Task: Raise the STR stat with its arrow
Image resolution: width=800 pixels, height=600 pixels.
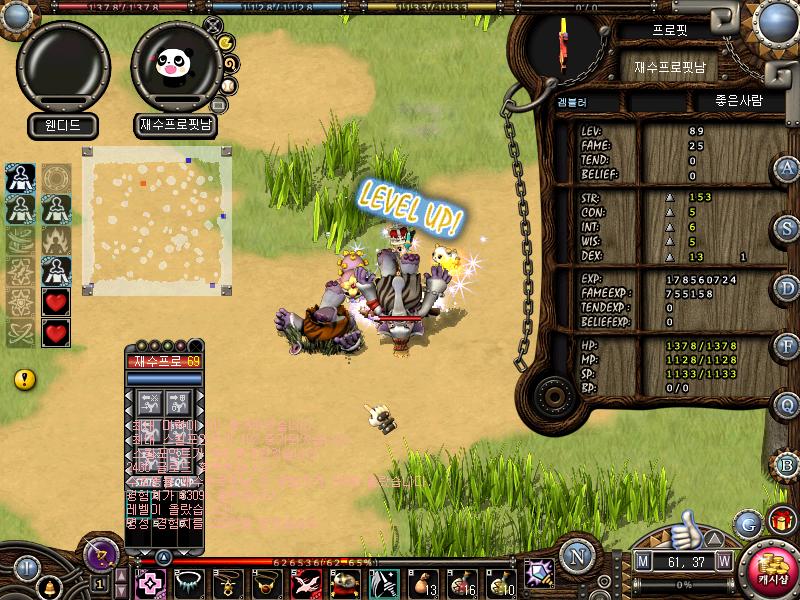Action: tap(670, 197)
